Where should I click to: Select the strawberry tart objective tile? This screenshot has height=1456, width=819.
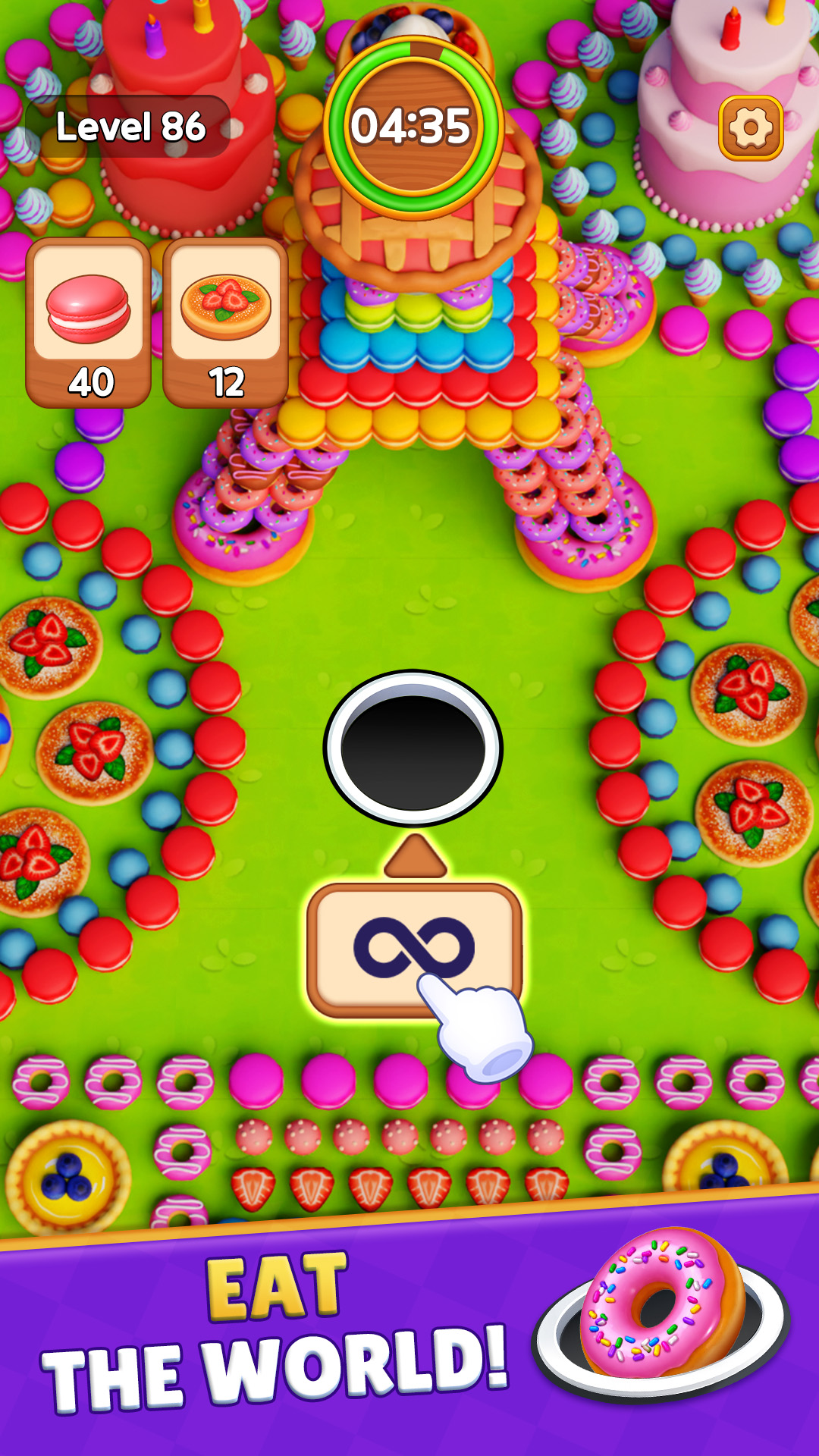coord(225,322)
